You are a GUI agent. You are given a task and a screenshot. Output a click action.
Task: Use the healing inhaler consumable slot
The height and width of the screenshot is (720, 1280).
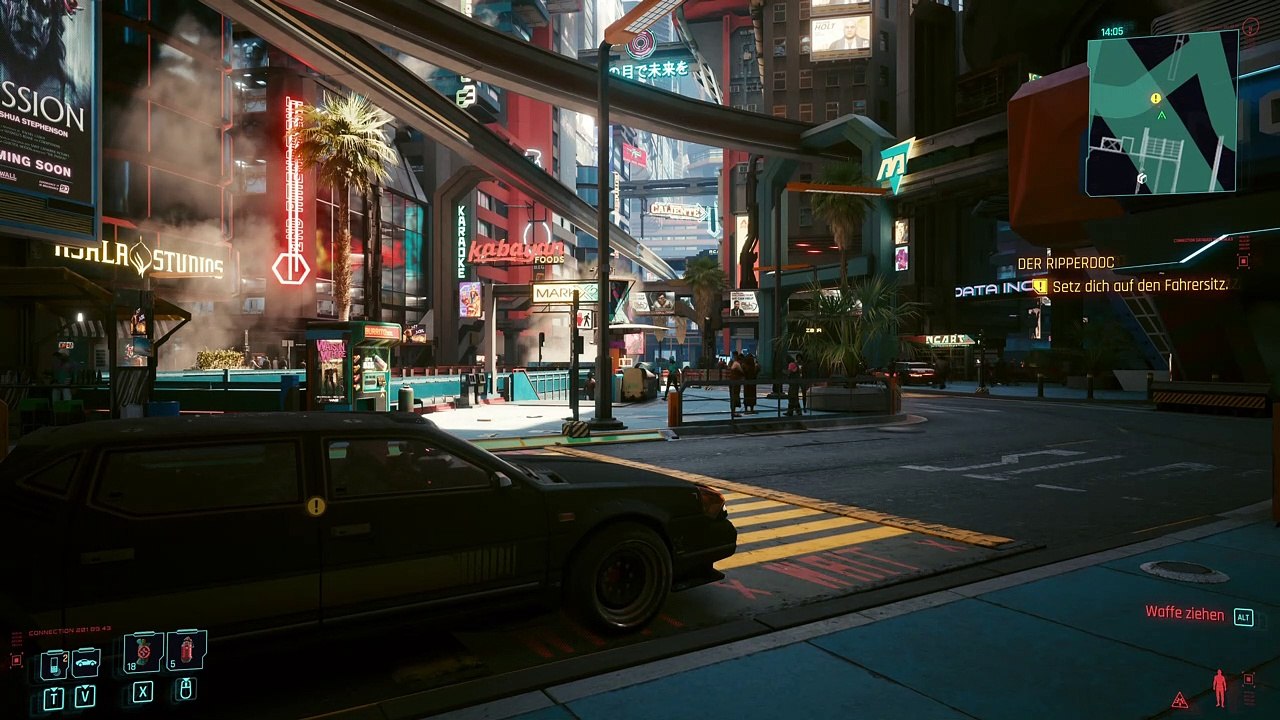coord(144,652)
